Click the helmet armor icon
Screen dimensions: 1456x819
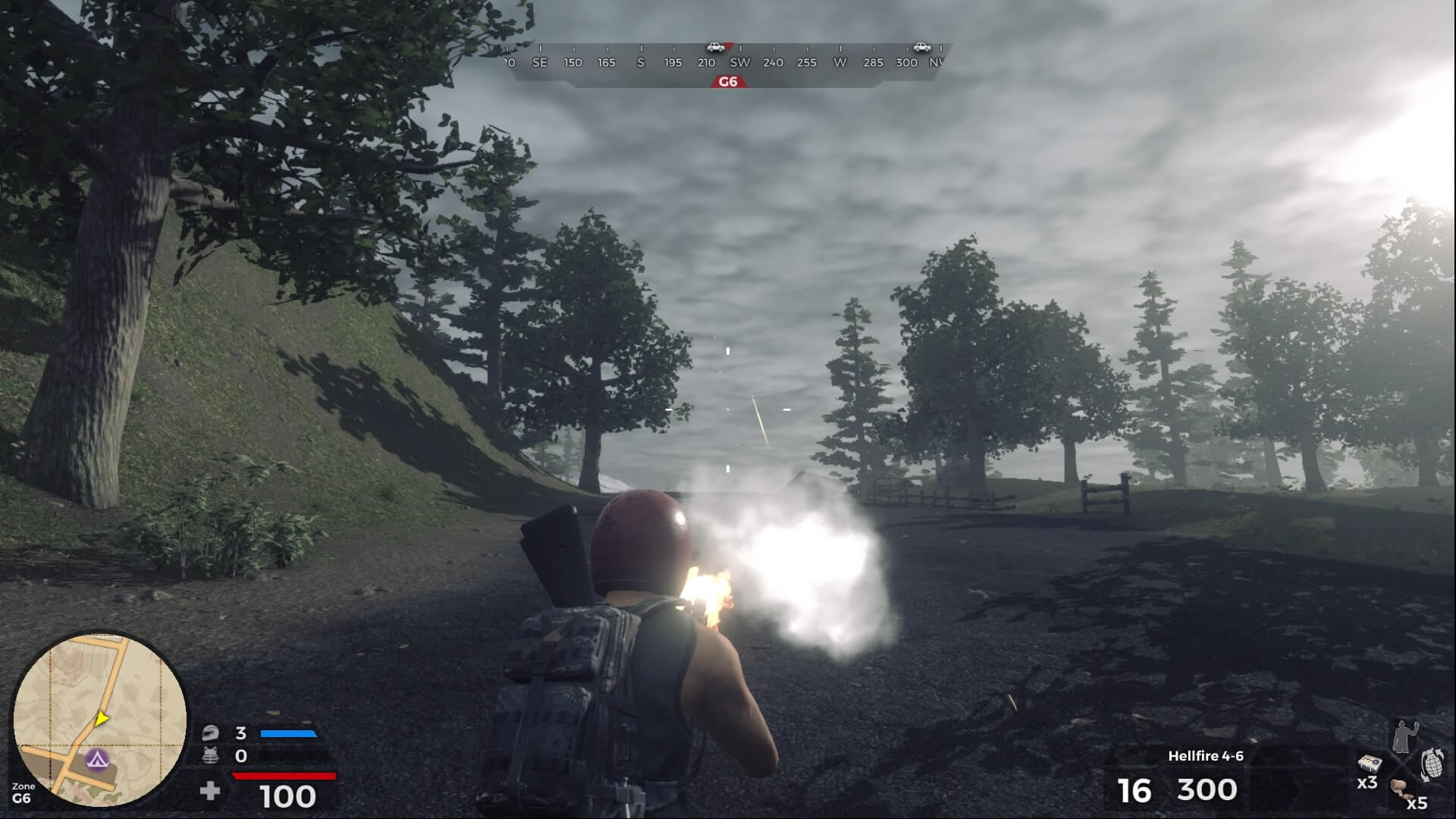(211, 733)
